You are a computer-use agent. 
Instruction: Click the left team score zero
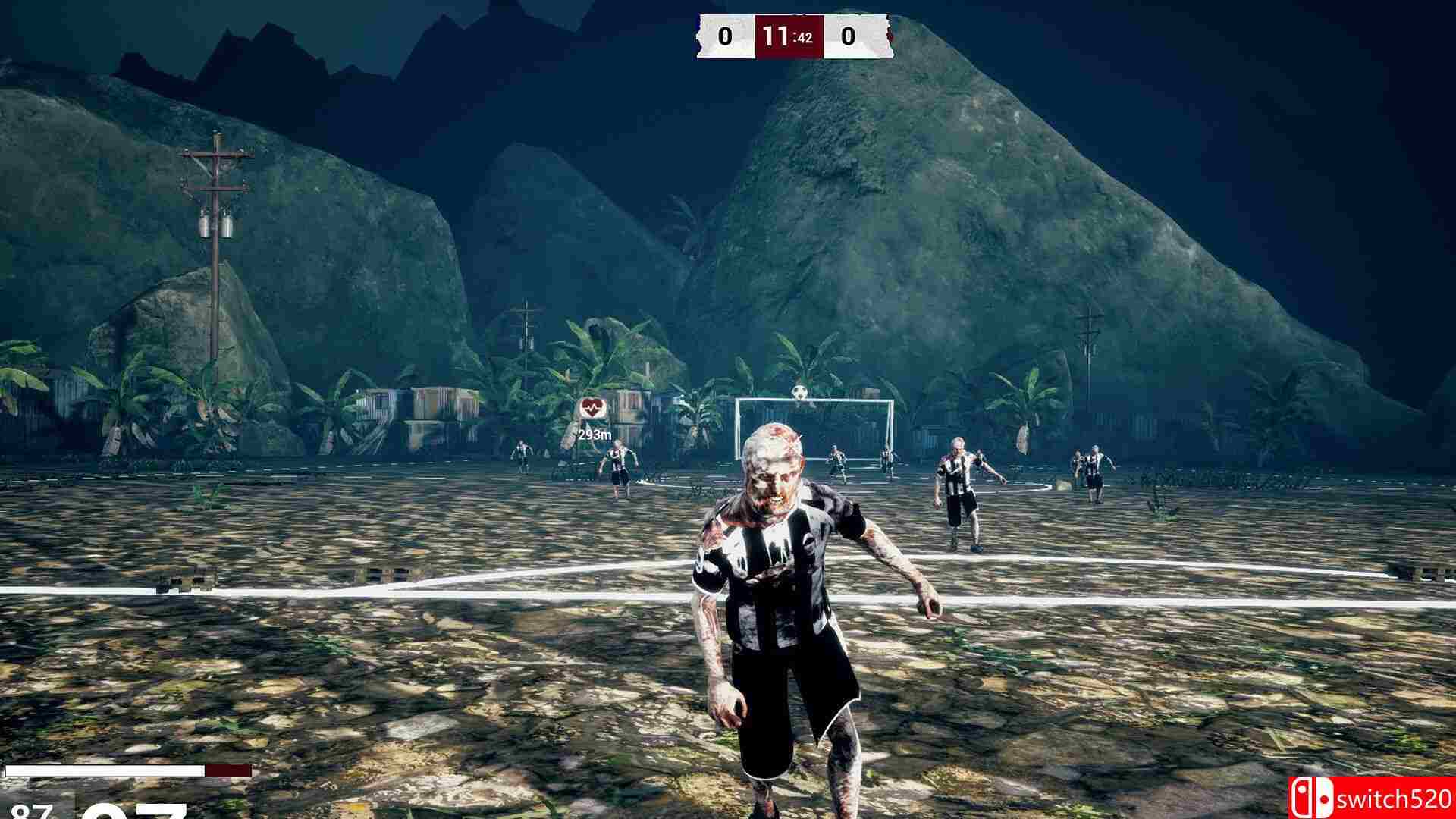(723, 36)
